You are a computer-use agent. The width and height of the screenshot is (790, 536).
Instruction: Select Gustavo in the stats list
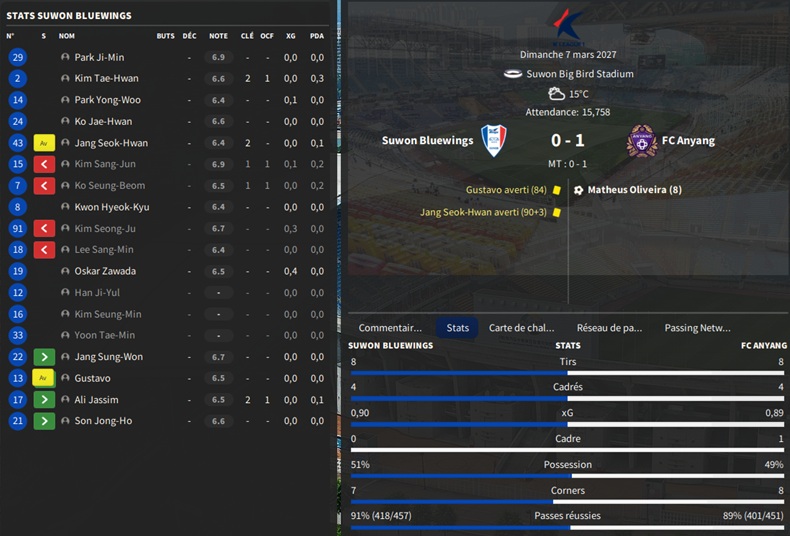92,378
